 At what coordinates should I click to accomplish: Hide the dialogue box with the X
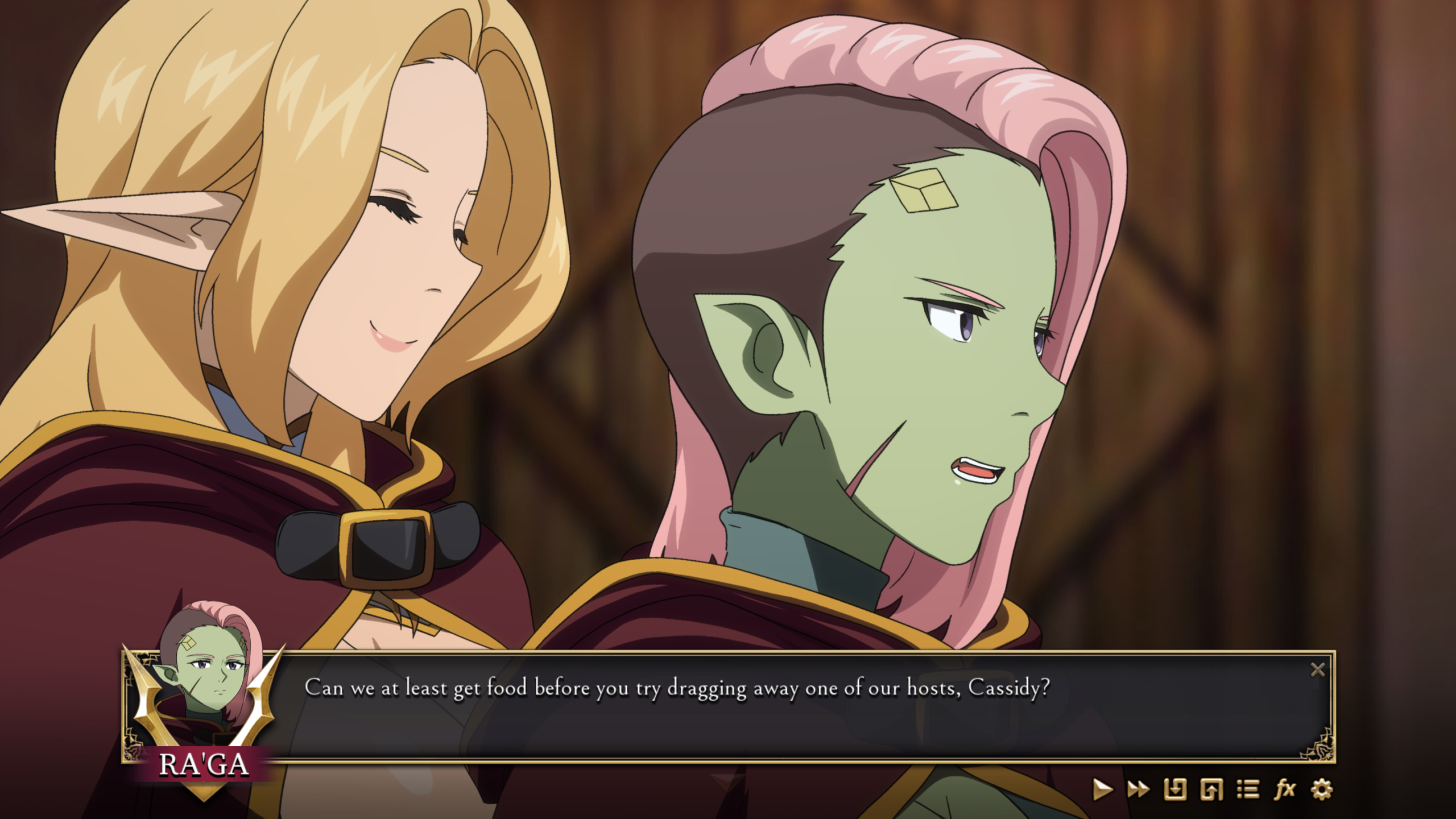pyautogui.click(x=1318, y=670)
